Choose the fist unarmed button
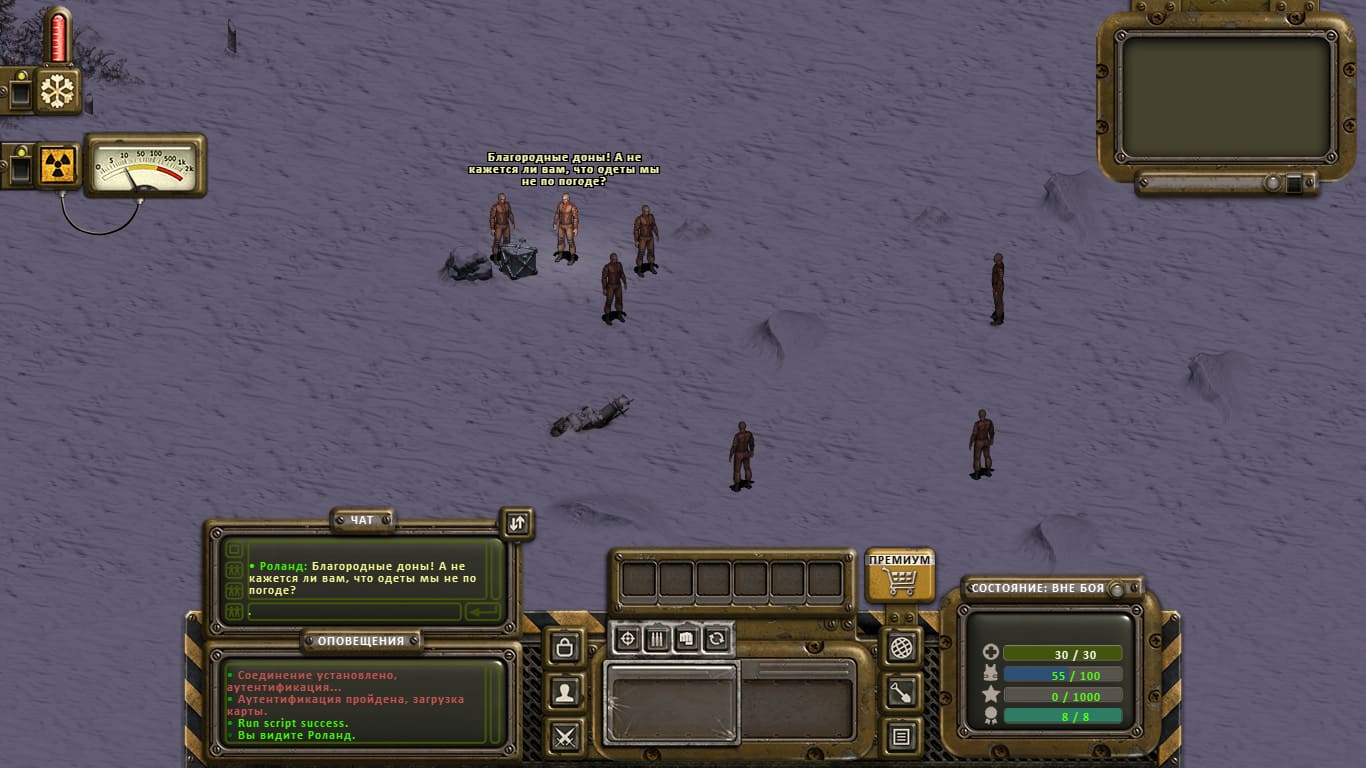Image resolution: width=1366 pixels, height=768 pixels. coord(686,638)
